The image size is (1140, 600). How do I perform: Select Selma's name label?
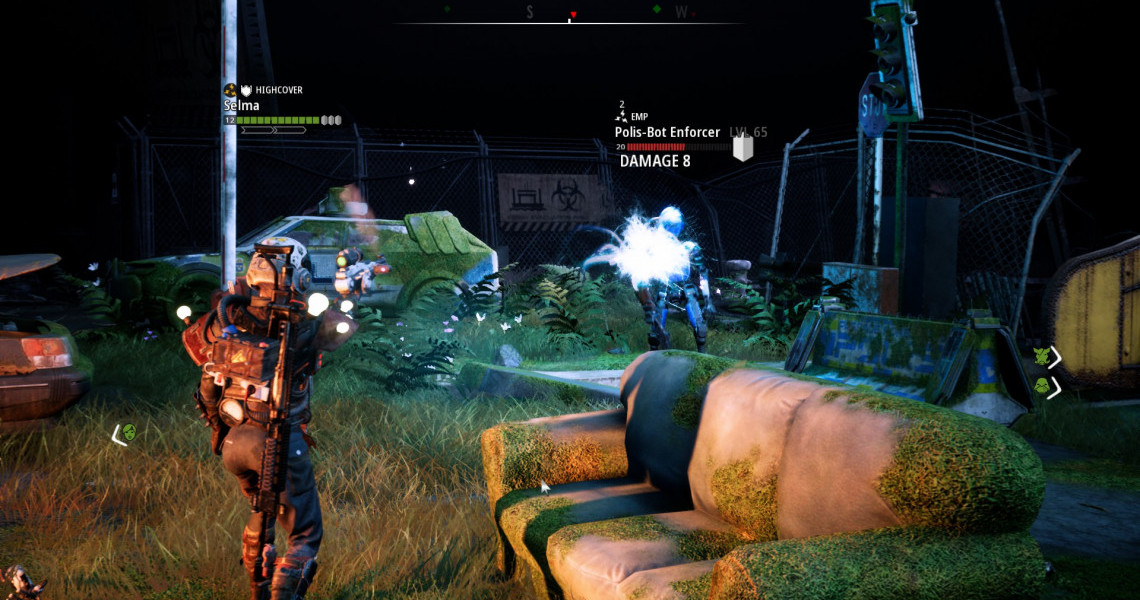(x=241, y=105)
